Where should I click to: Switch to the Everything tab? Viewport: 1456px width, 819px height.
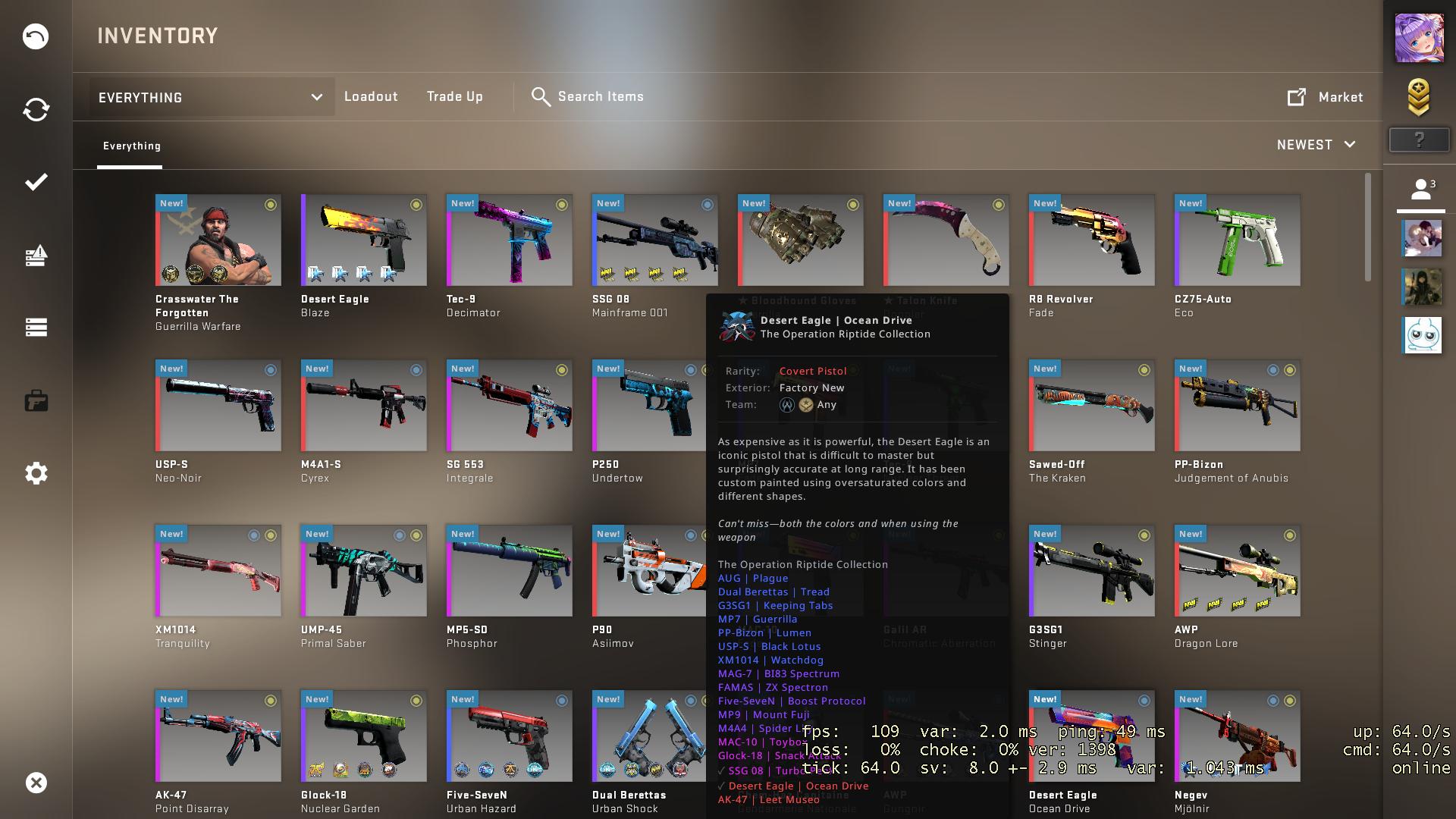pyautogui.click(x=131, y=146)
